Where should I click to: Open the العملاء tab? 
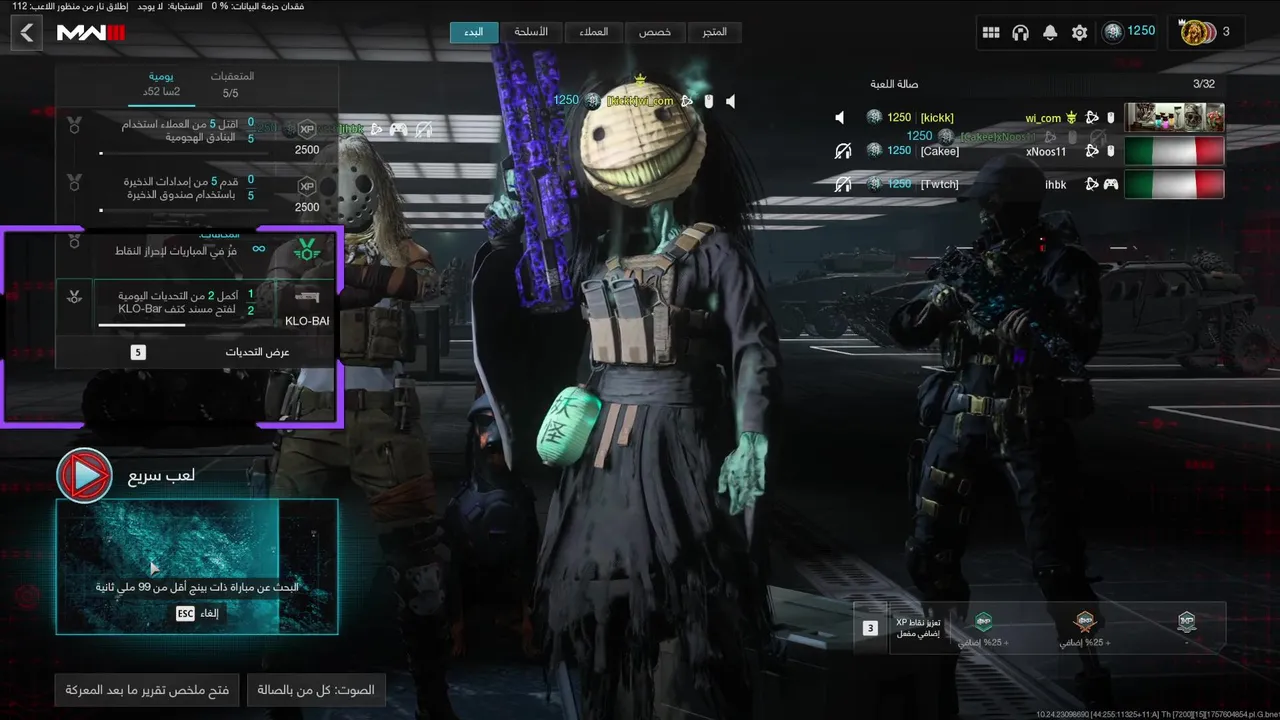coord(593,32)
